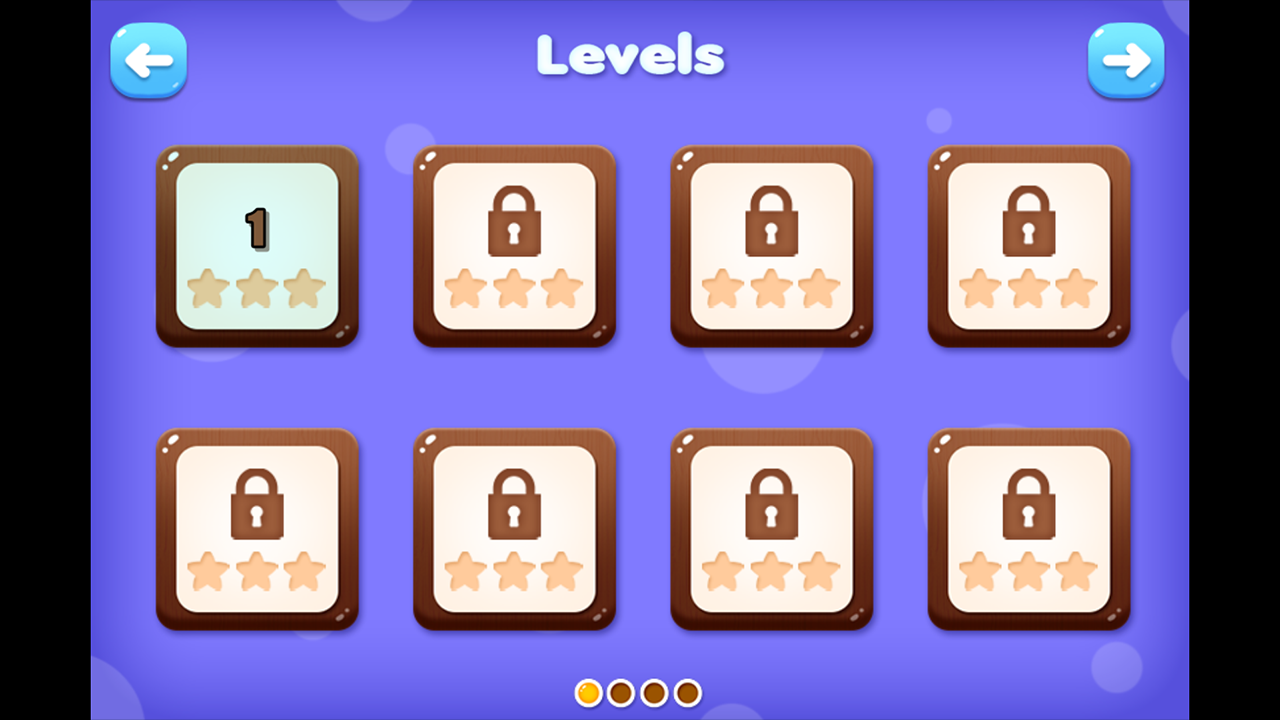Tap the blue back arrow button
Viewport: 1280px width, 720px height.
[148, 60]
